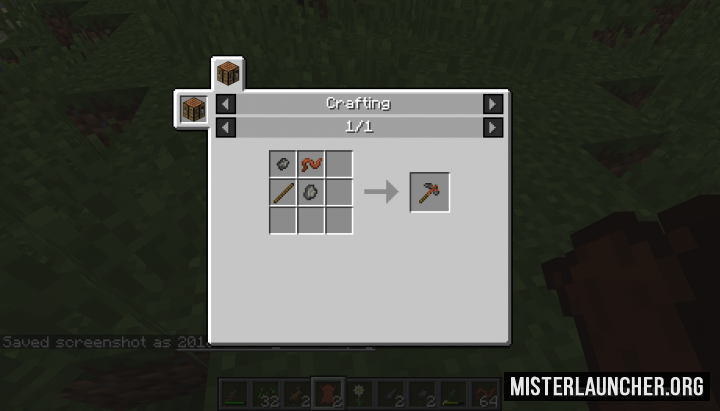Click the crafting table catalyst icon left of the title

(x=192, y=108)
